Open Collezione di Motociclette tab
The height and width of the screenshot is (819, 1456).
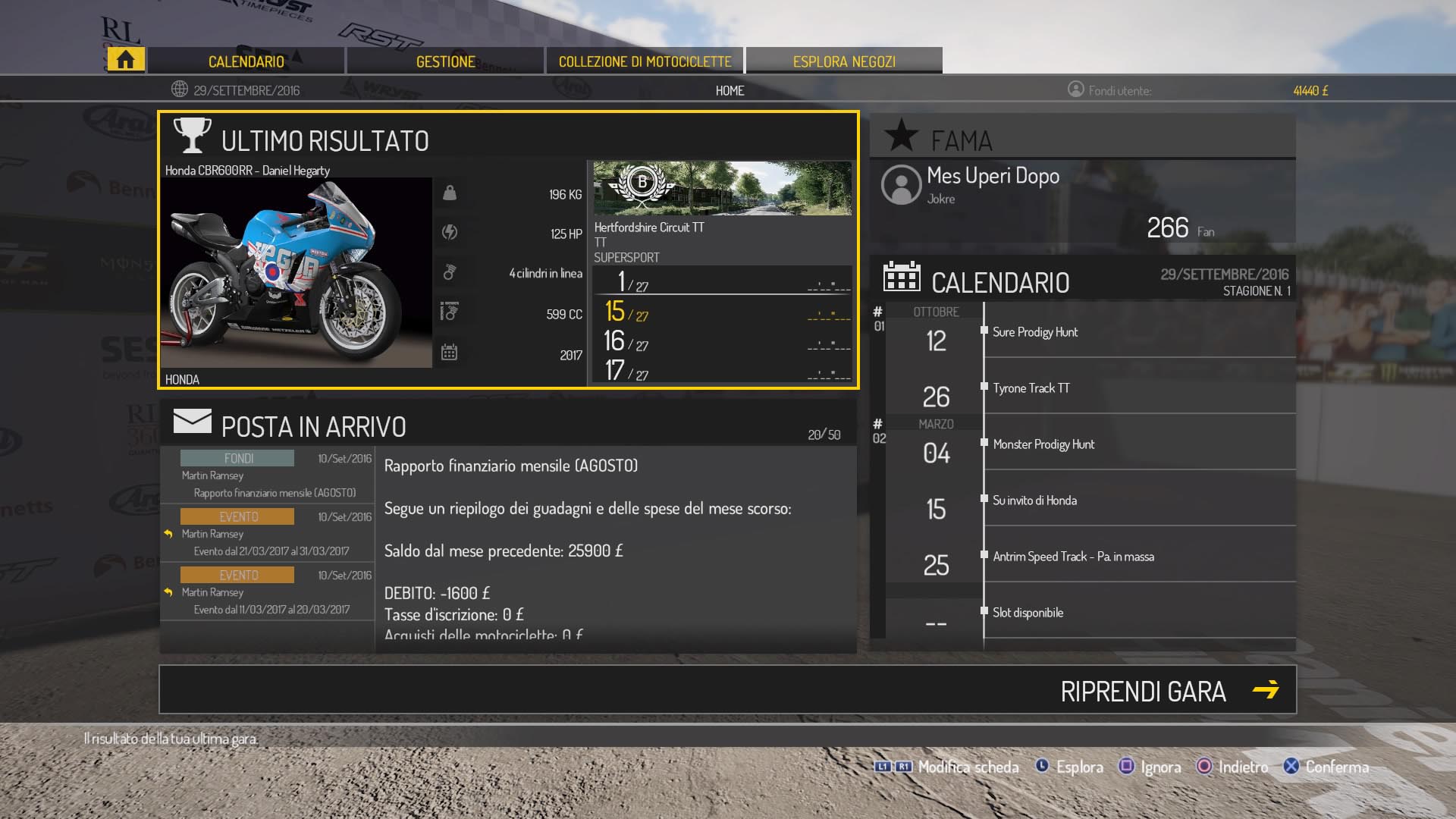coord(645,61)
